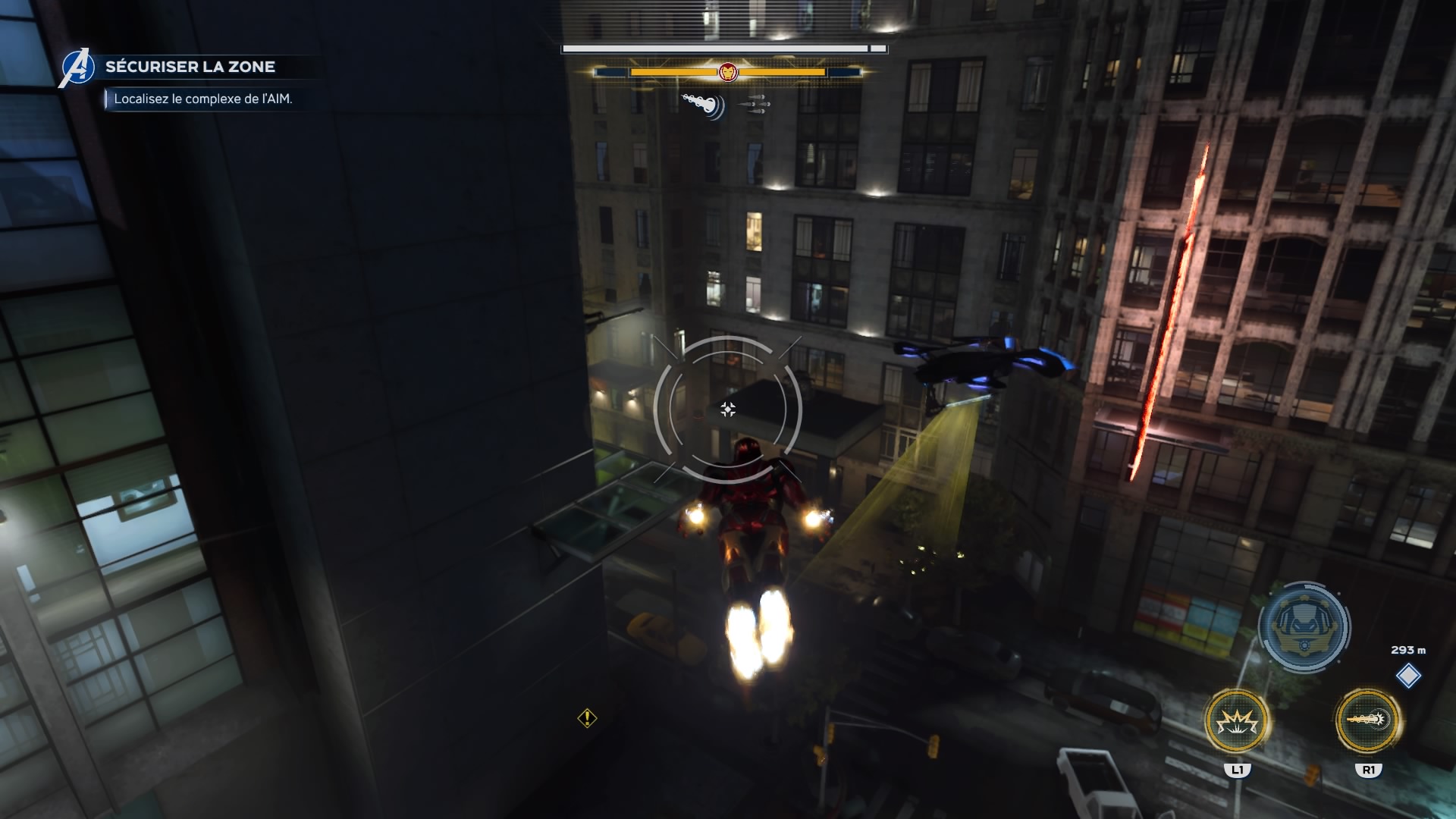The width and height of the screenshot is (1456, 819).
Task: Open the Sécuriser la zone objective tracker
Action: (190, 67)
